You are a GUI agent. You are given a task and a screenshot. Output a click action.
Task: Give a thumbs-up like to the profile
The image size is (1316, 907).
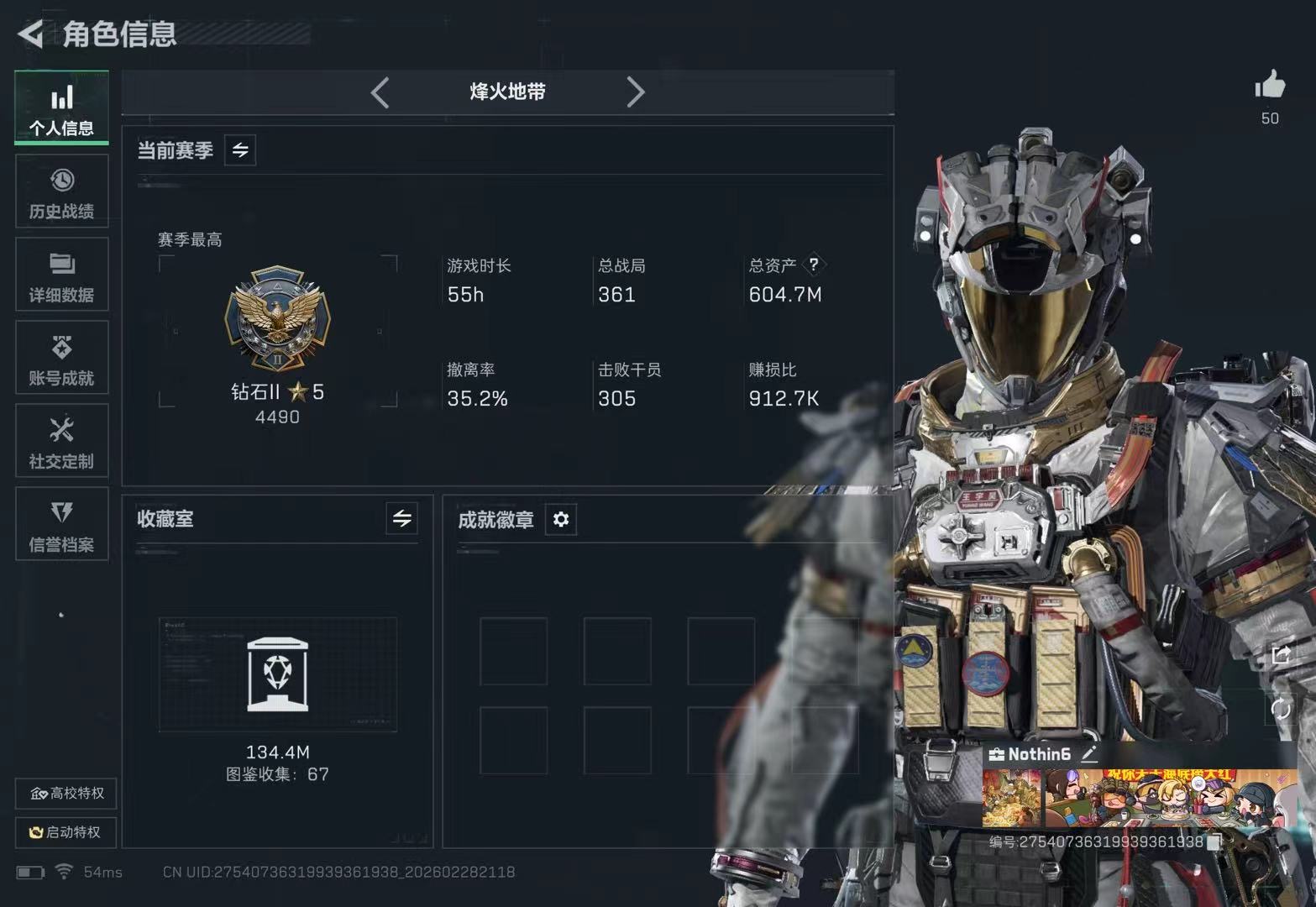[1270, 86]
